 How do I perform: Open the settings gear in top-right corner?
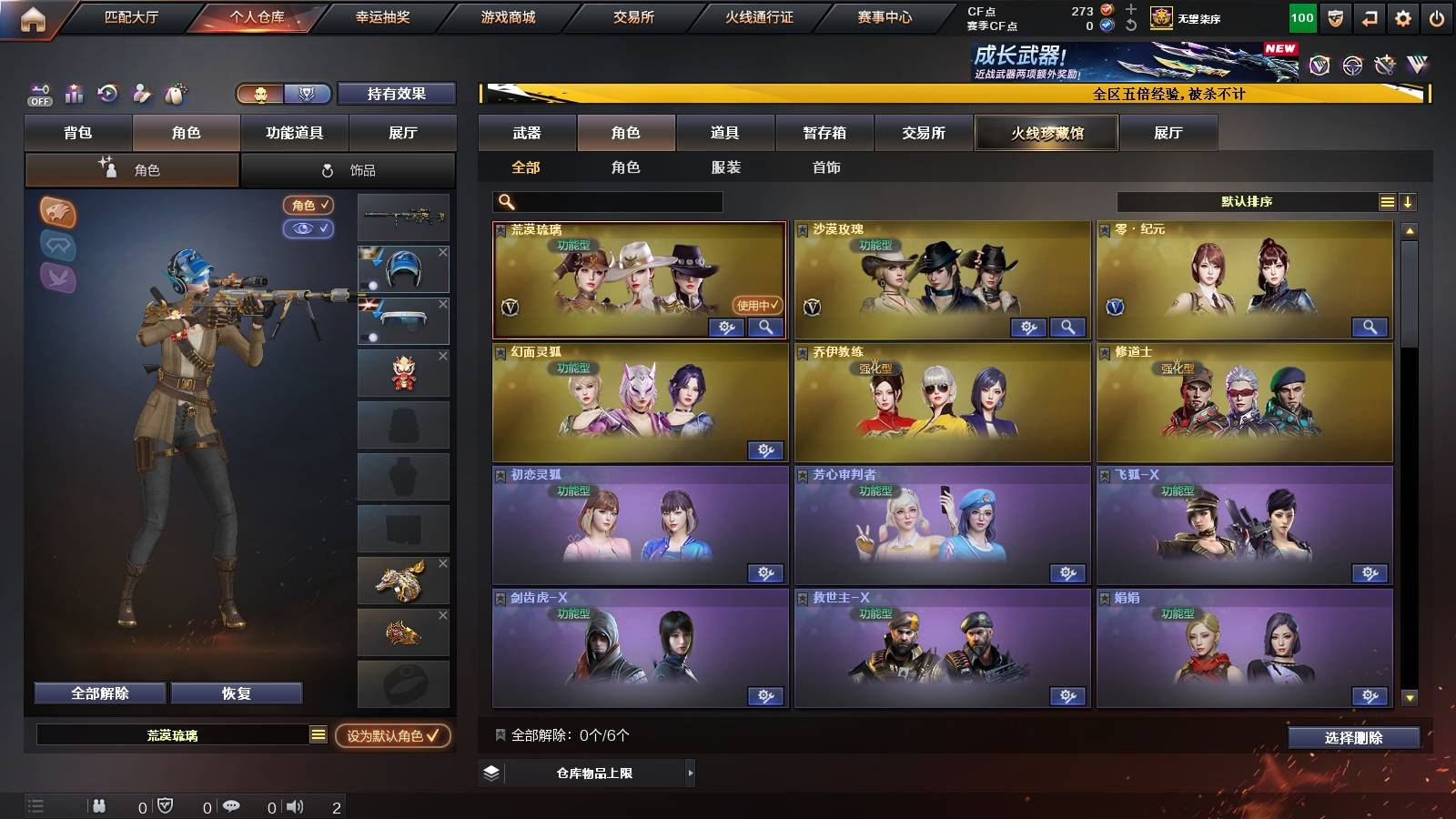click(1401, 15)
